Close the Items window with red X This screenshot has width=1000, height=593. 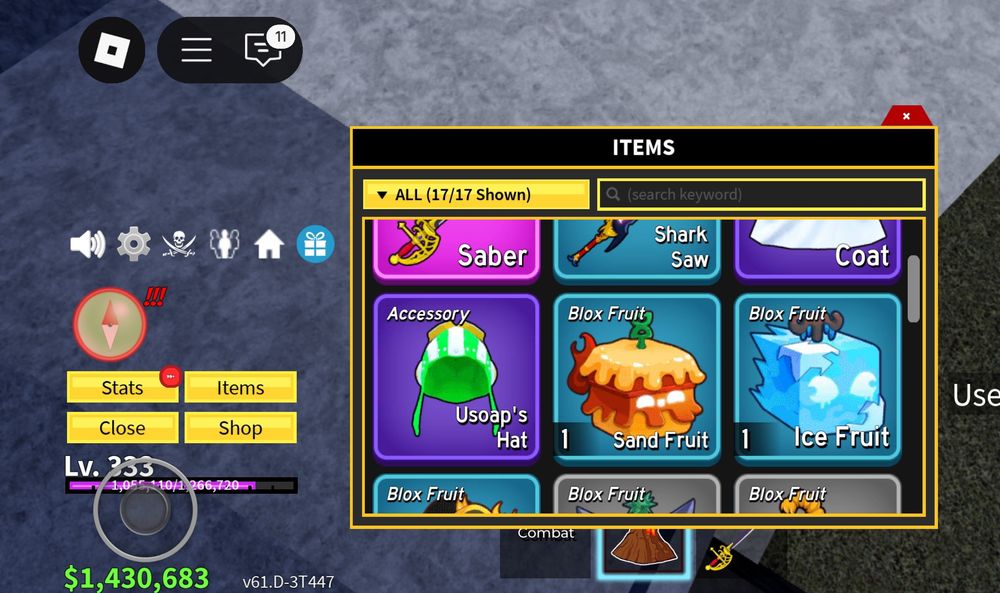point(906,116)
